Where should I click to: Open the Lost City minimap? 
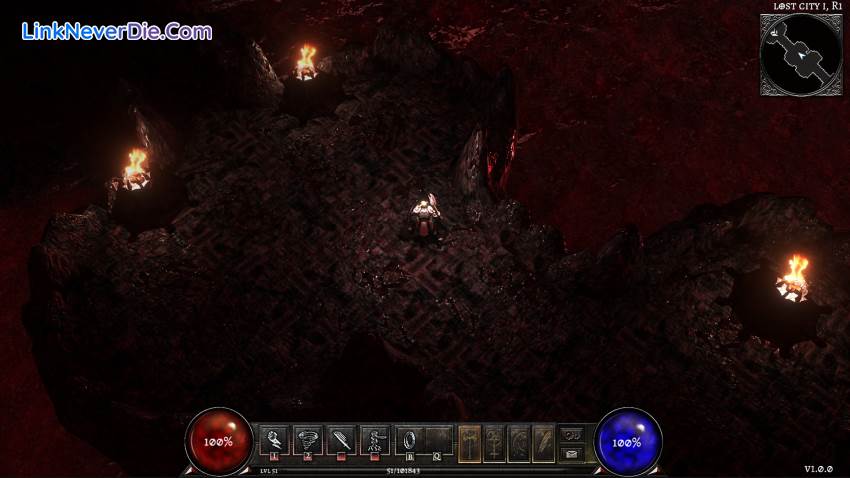(x=800, y=54)
